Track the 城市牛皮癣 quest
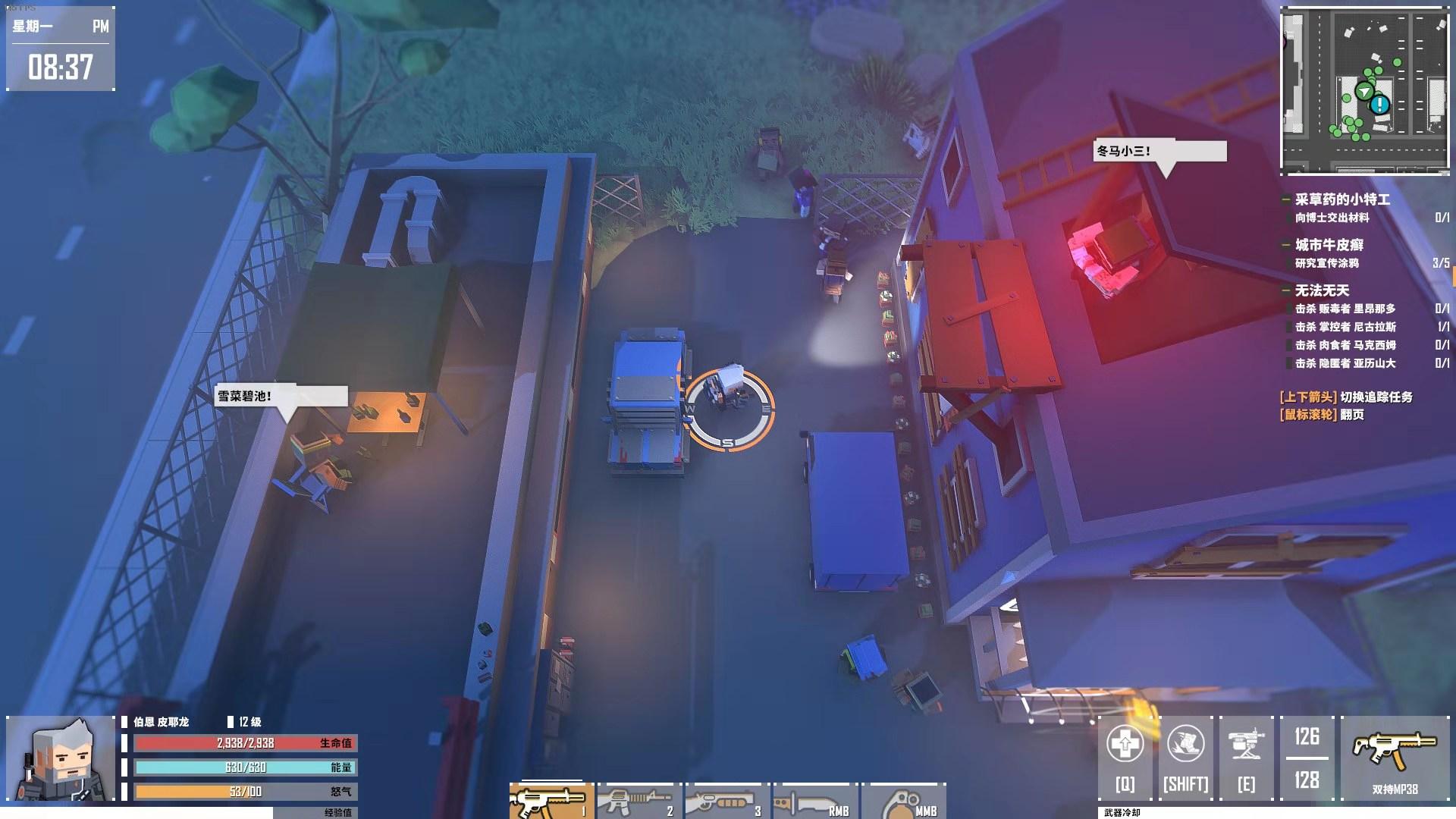The width and height of the screenshot is (1456, 819). coord(1329,245)
